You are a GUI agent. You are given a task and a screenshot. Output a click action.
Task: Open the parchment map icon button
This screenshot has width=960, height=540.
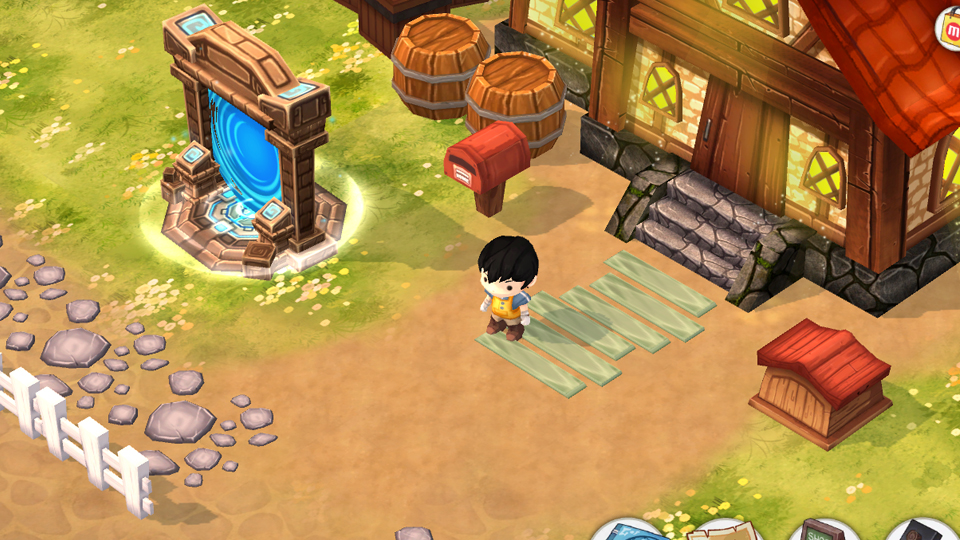click(727, 531)
